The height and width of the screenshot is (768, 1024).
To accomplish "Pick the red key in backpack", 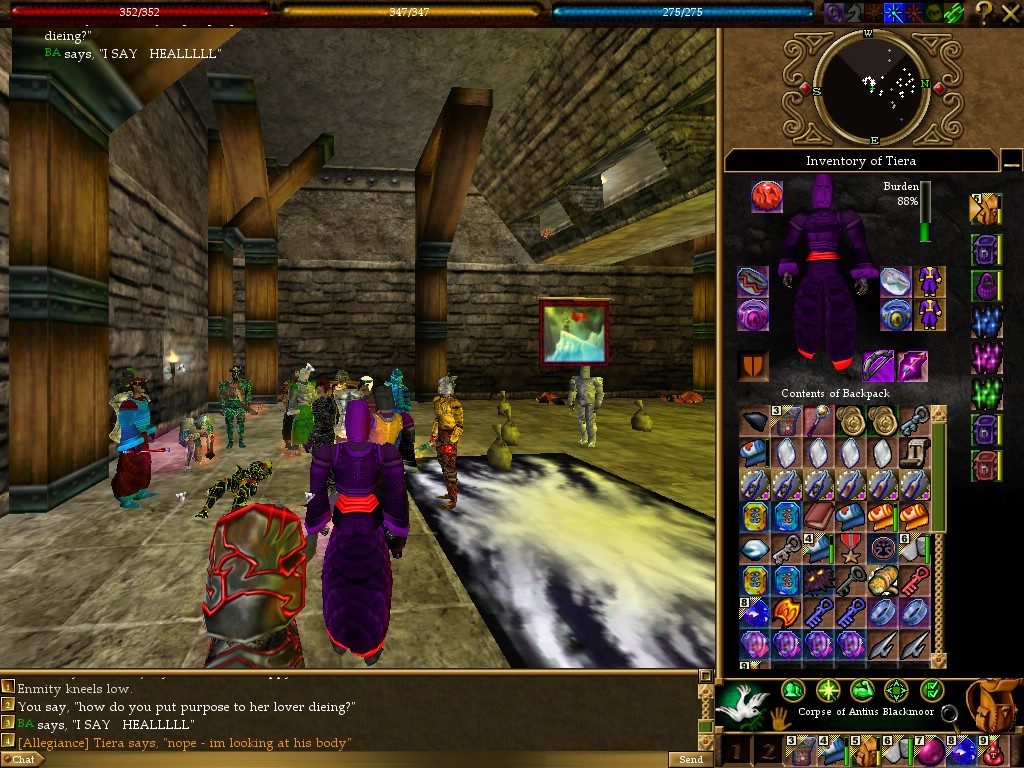I will (x=915, y=581).
